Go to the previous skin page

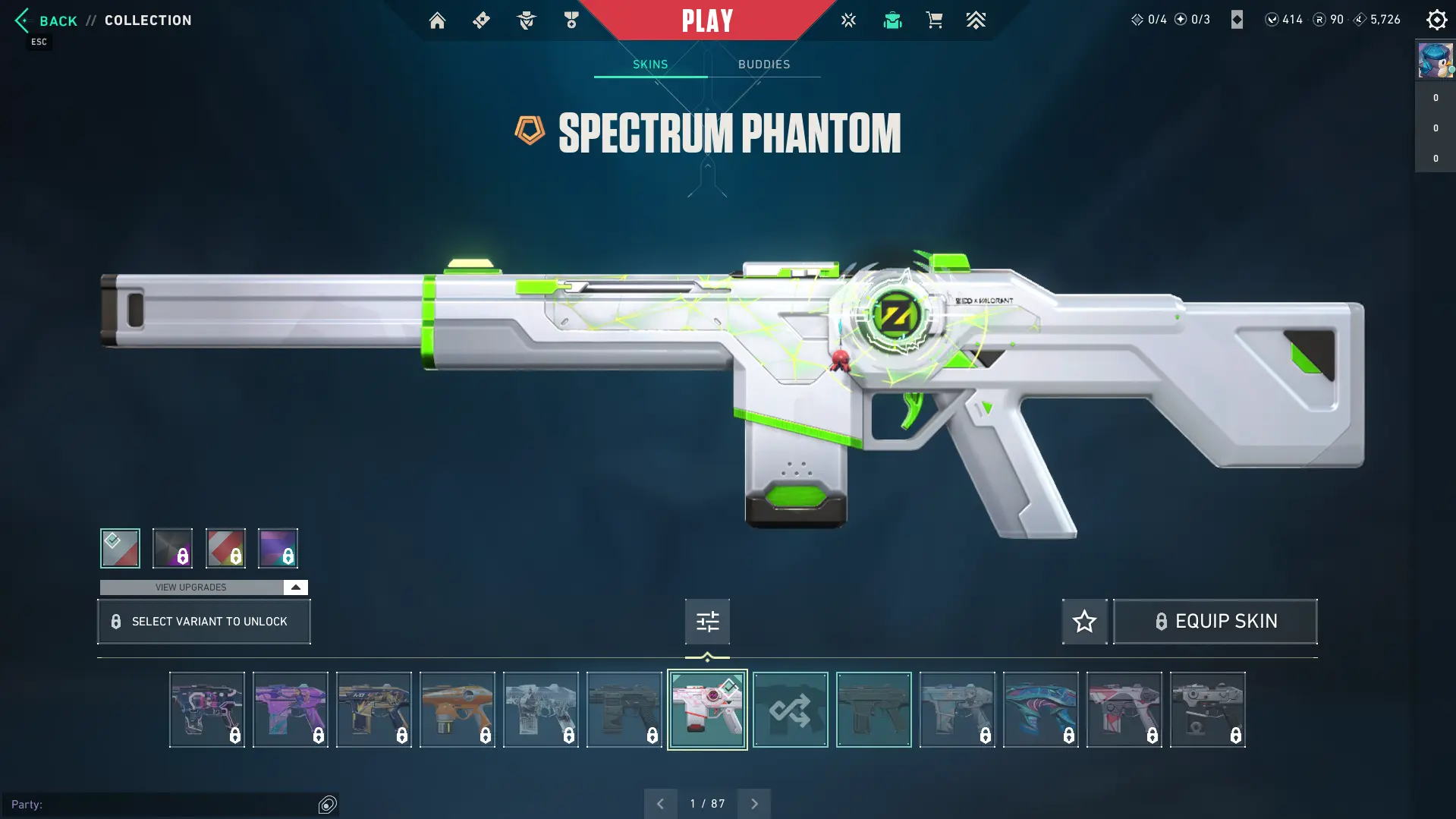660,803
